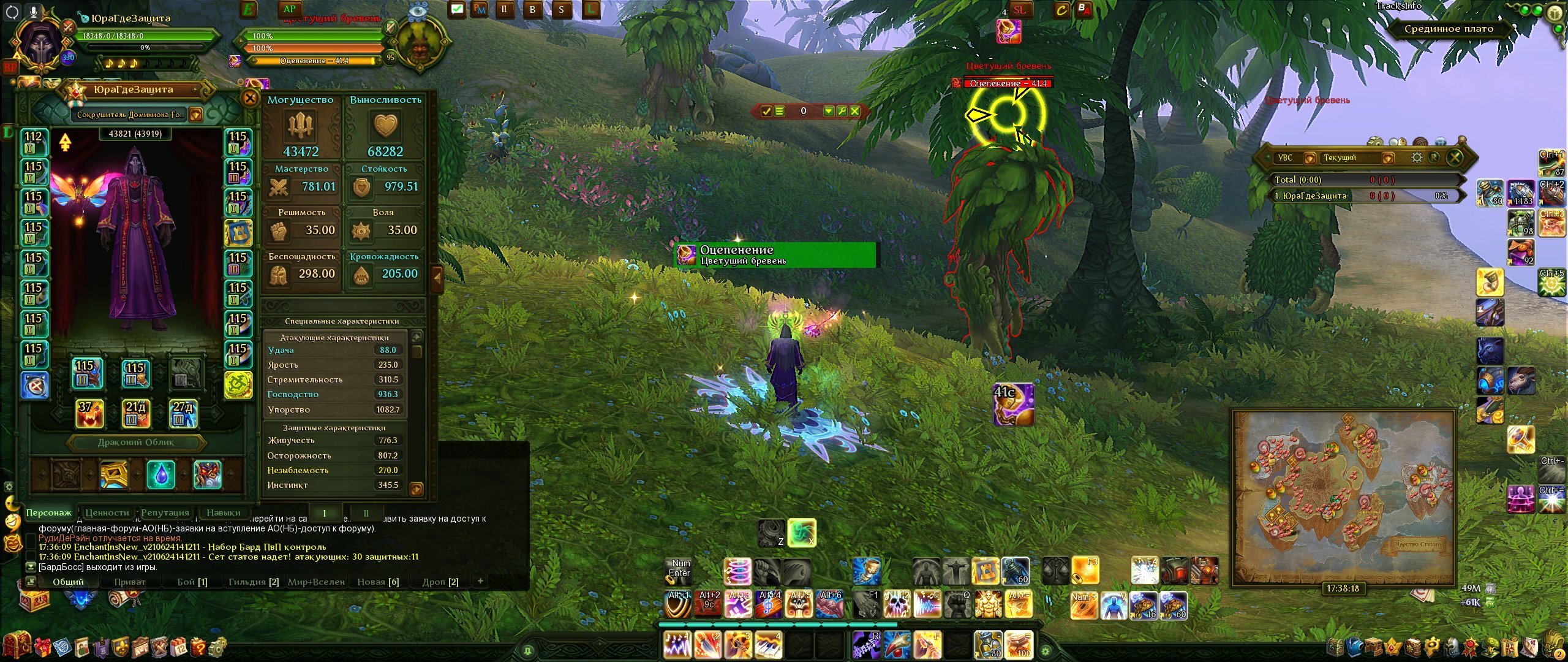1568x662 pixels.
Task: Select the Выносливость heart stat icon
Action: (386, 126)
